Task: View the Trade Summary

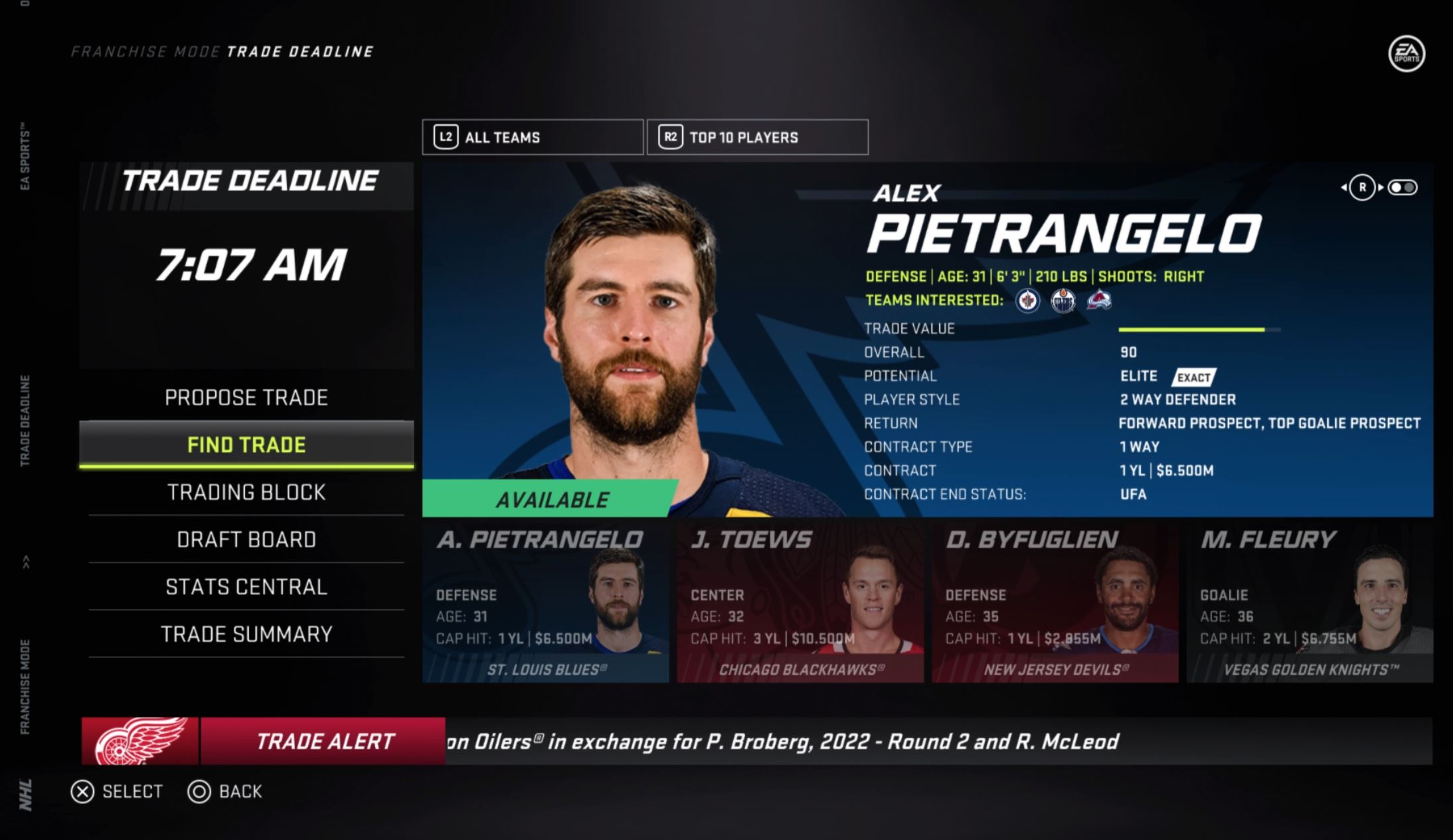Action: (x=246, y=634)
